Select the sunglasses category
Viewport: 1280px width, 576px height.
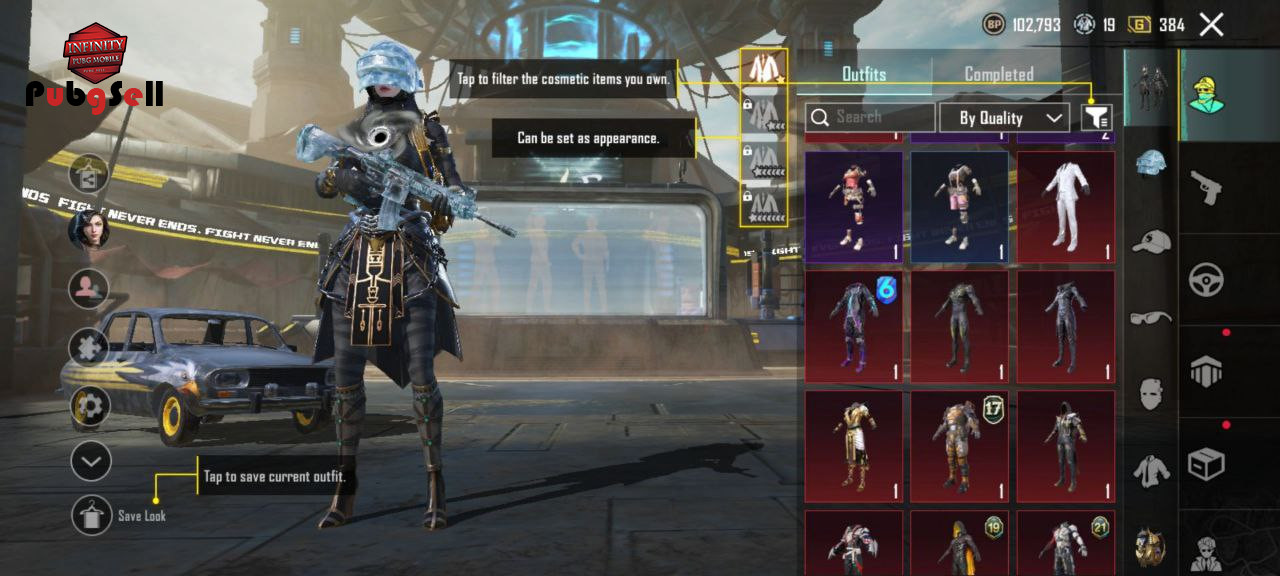(x=1152, y=317)
